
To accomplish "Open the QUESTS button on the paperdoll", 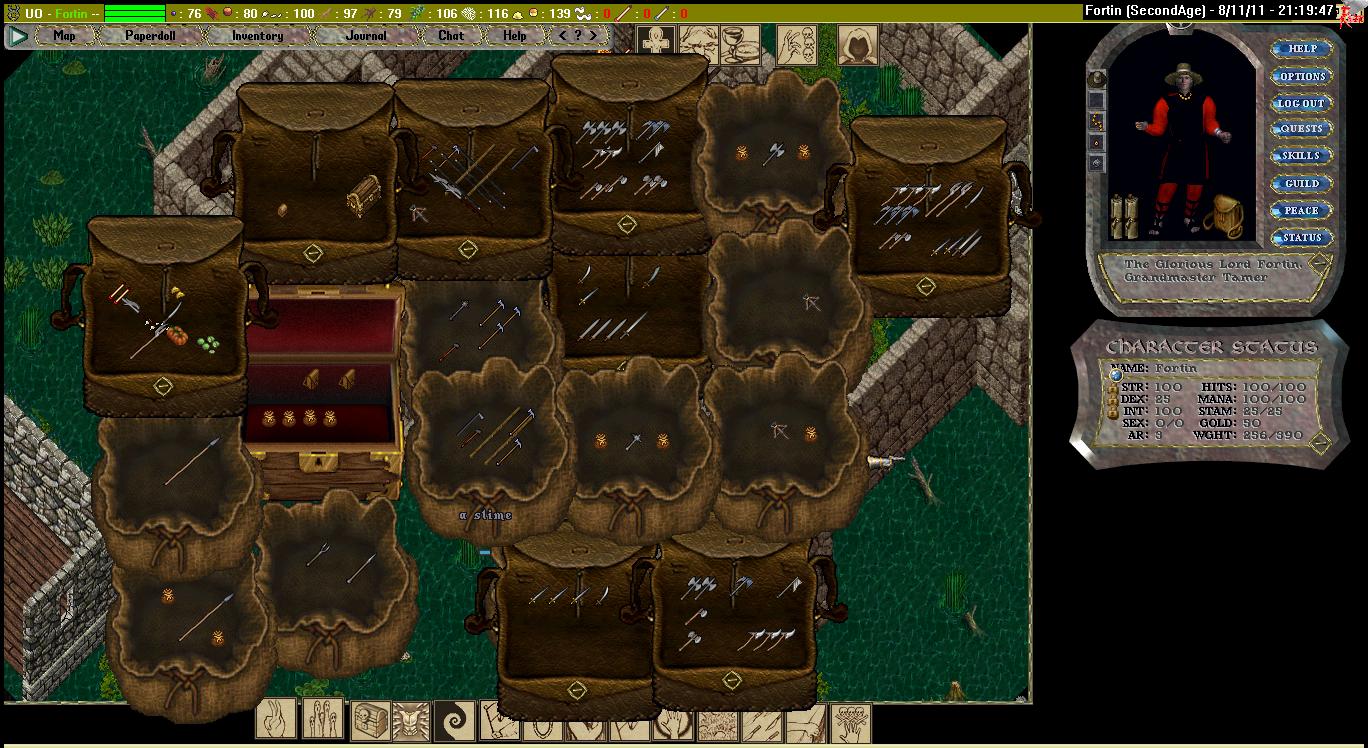I will (x=1301, y=129).
